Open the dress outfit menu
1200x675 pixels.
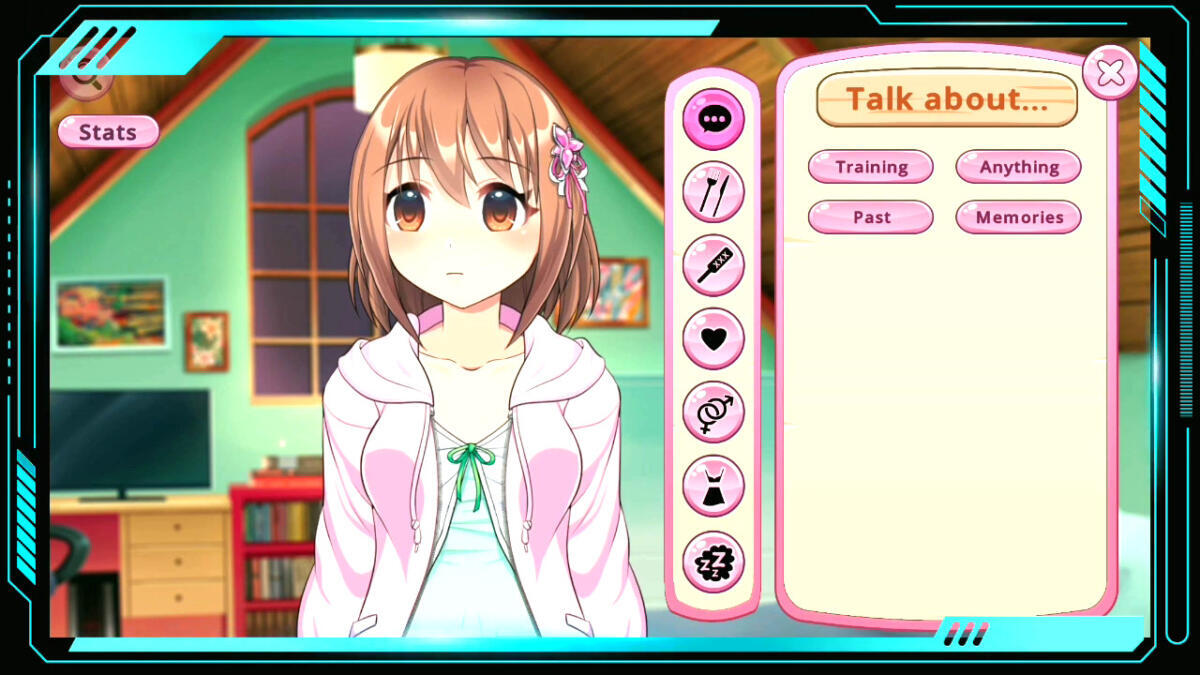click(713, 486)
